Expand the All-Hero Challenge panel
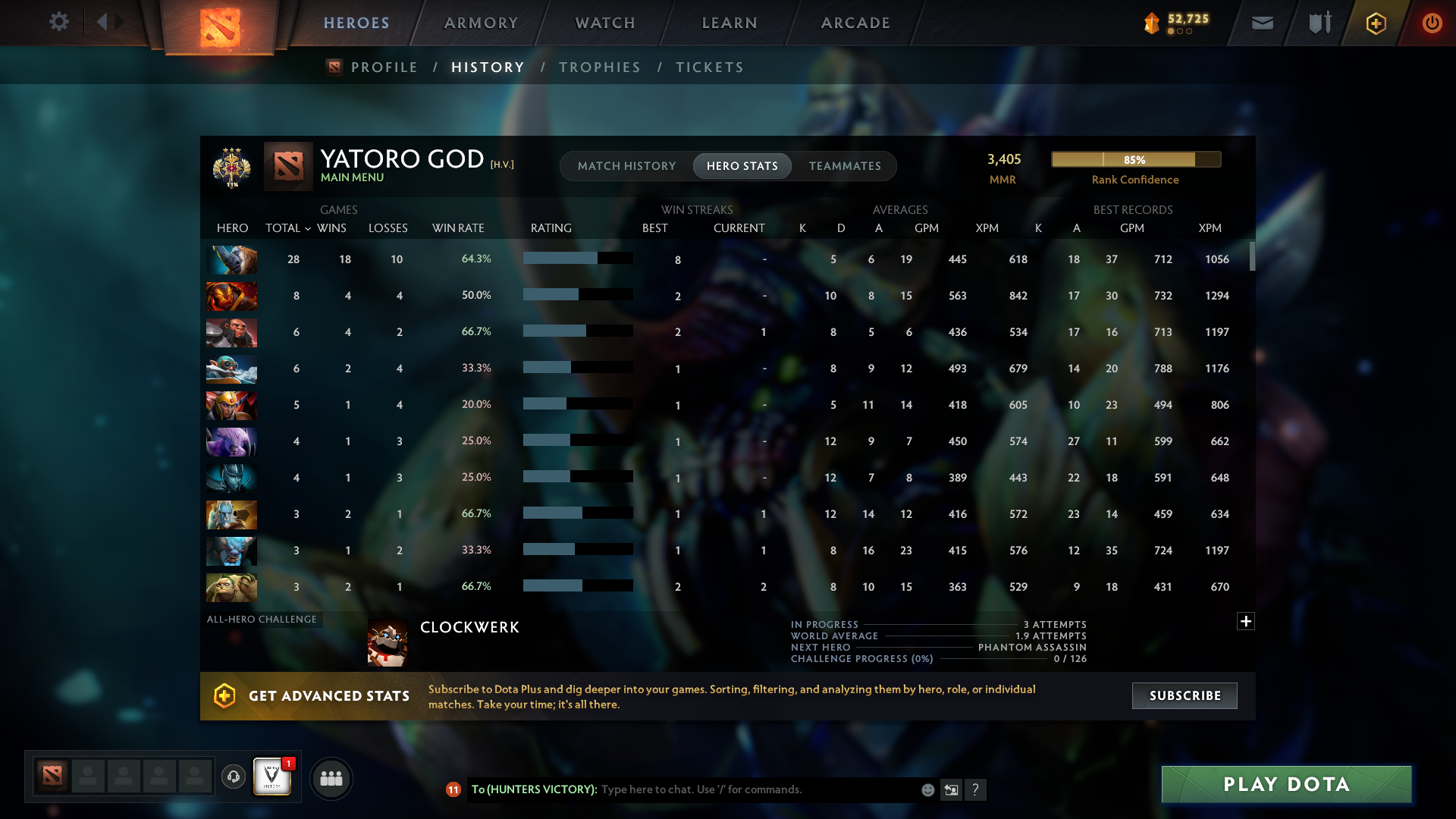The image size is (1456, 819). pos(1246,621)
